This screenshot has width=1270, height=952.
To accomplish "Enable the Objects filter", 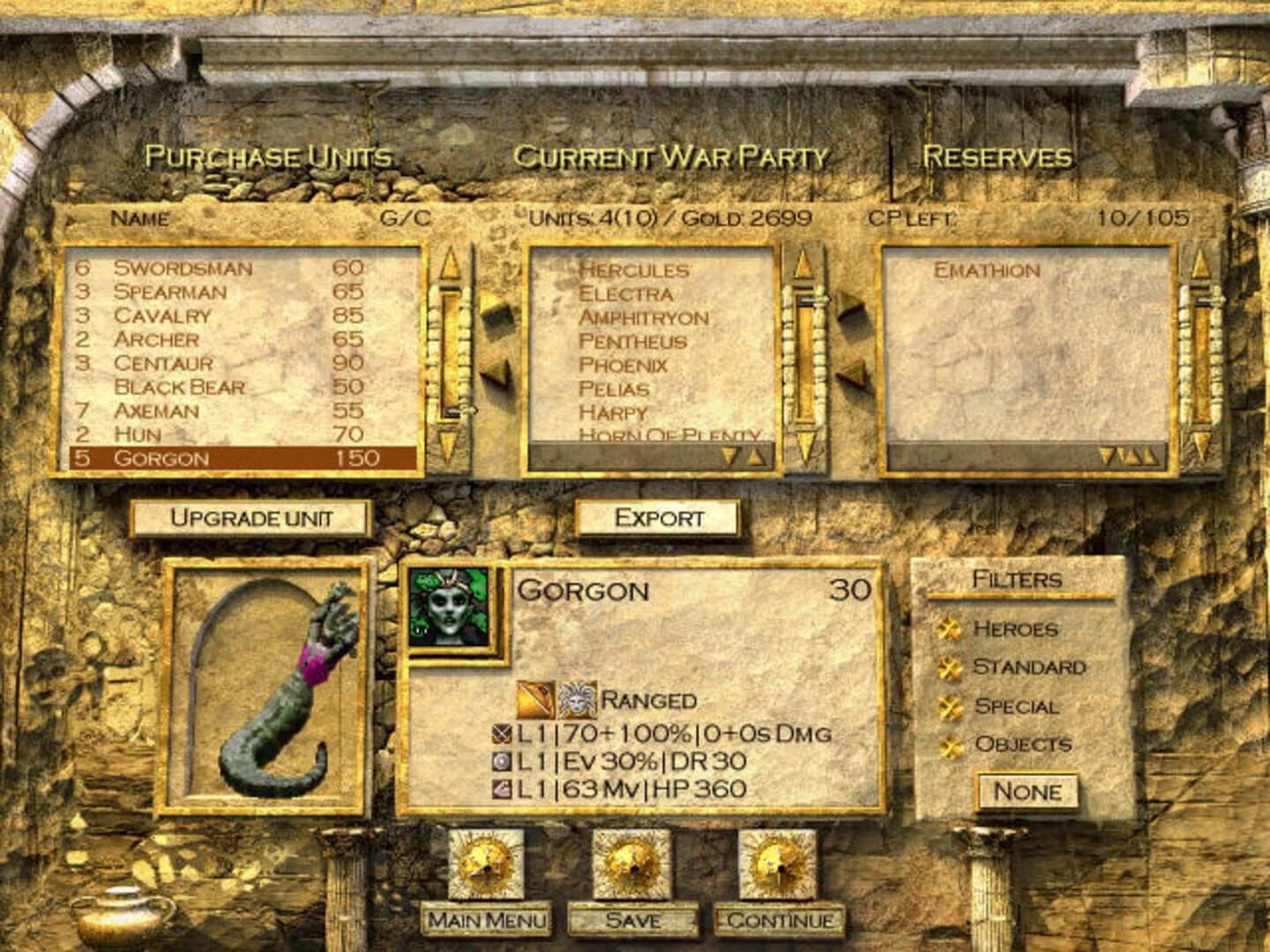I will point(951,745).
